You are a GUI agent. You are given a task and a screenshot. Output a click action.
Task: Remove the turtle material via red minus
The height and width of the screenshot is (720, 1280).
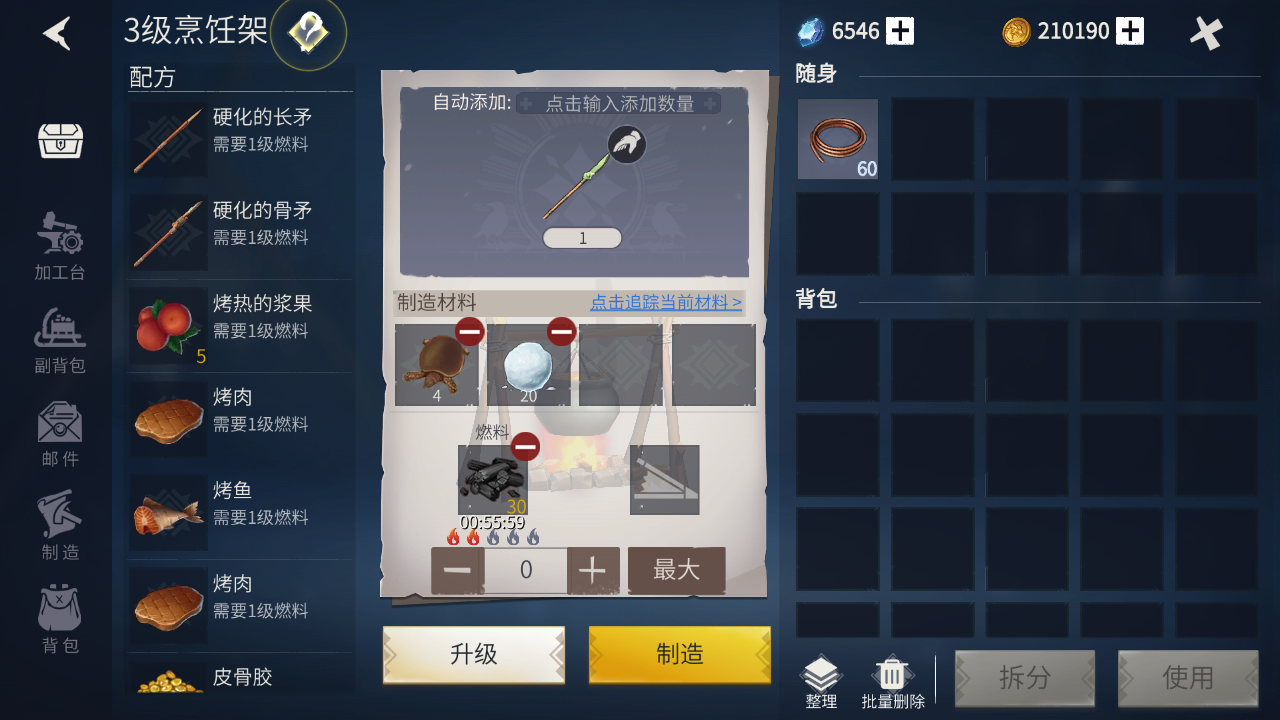tap(469, 330)
